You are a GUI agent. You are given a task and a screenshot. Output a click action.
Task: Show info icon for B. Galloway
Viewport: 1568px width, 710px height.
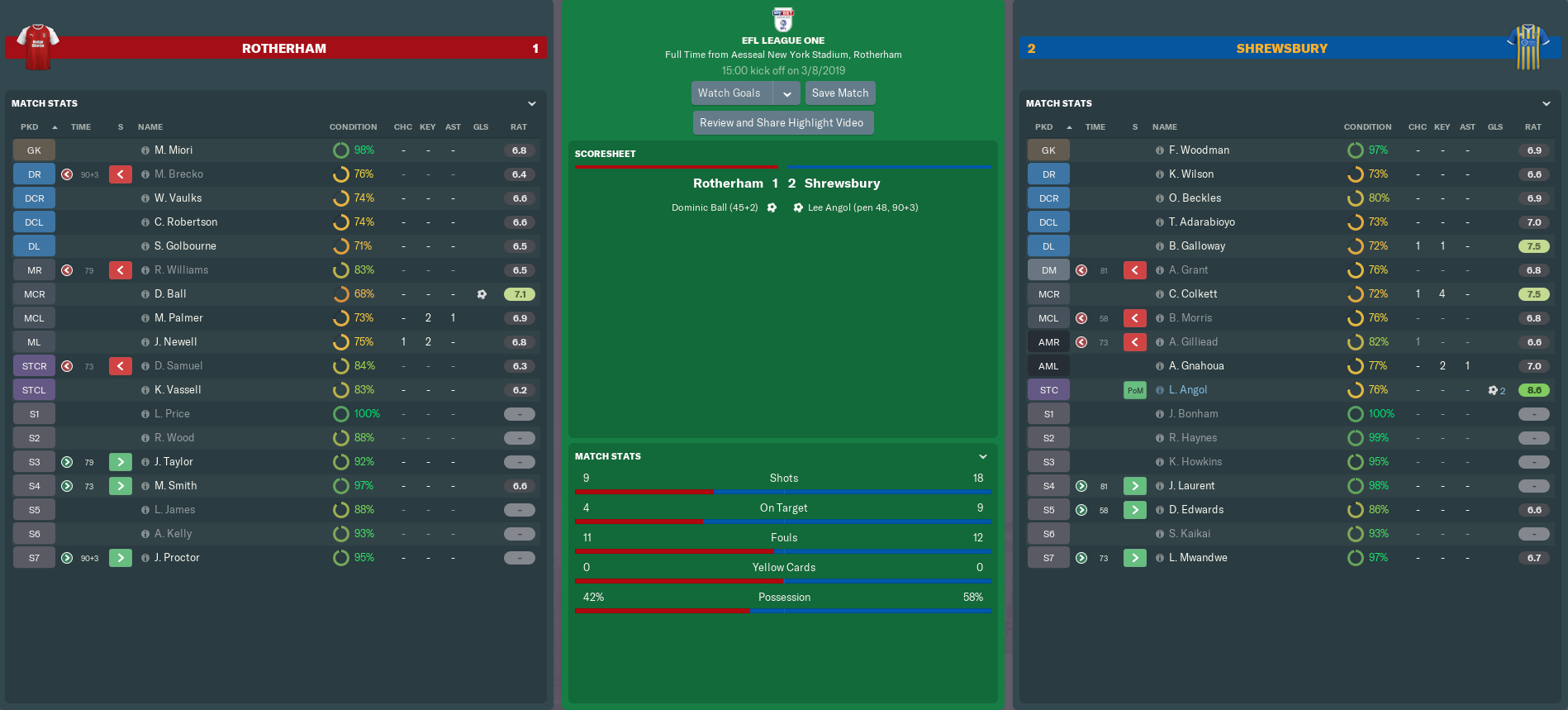1160,246
